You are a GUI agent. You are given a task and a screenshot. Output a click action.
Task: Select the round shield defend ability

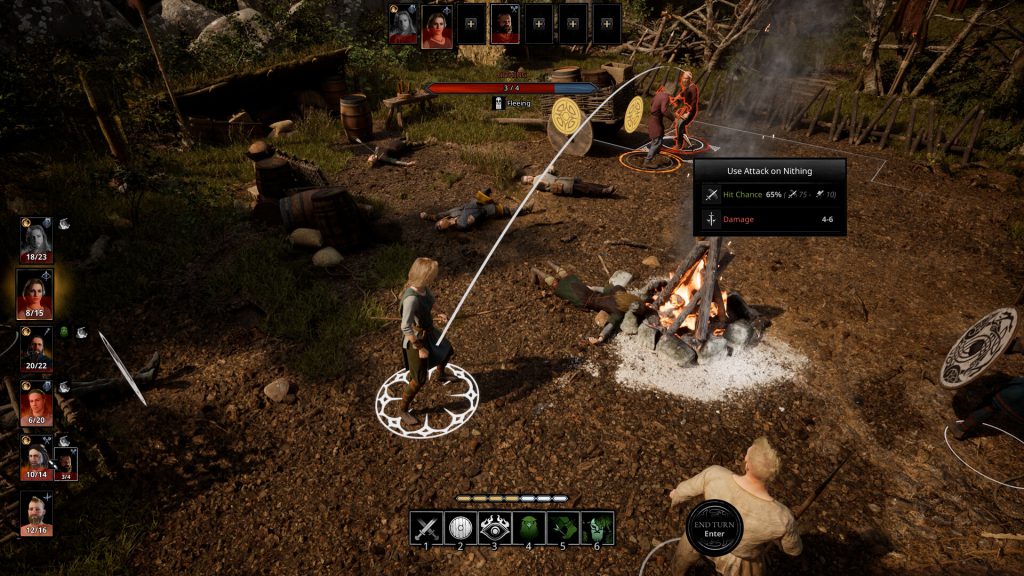(461, 527)
